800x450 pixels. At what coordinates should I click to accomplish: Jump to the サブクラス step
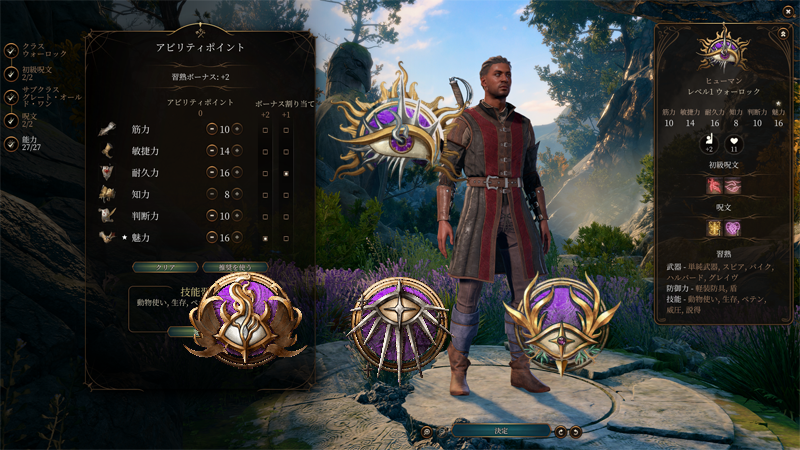(11, 98)
